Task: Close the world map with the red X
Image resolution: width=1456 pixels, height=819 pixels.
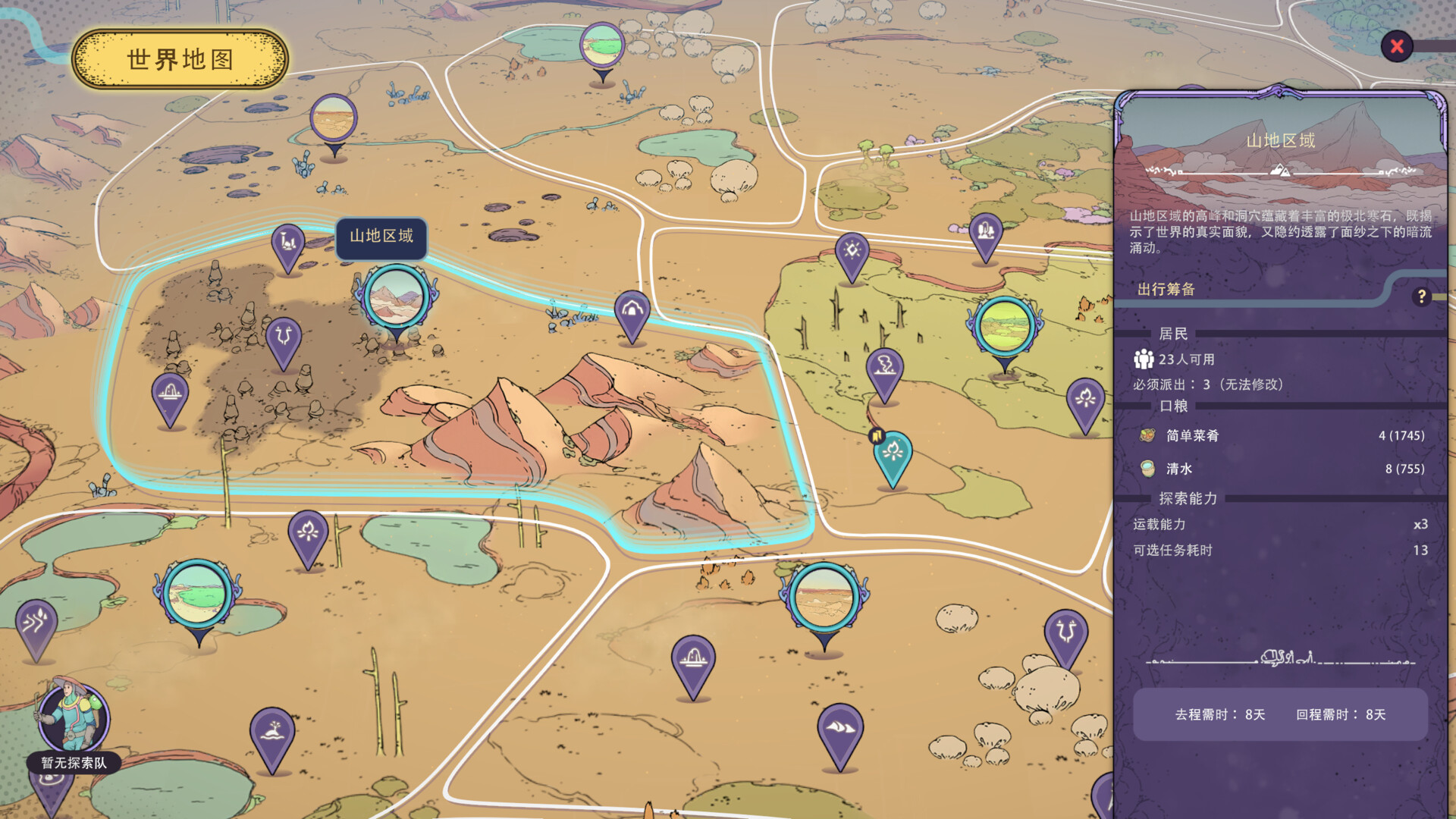Action: point(1397,47)
